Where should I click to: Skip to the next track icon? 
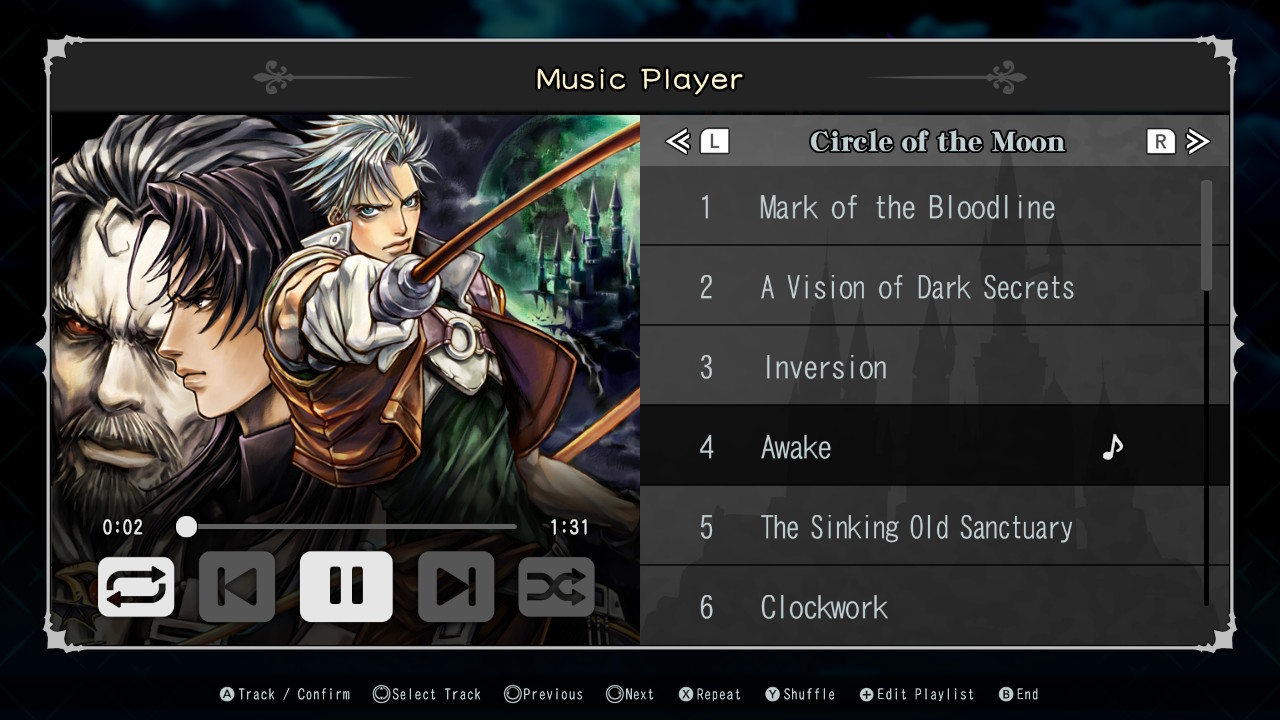tap(456, 586)
